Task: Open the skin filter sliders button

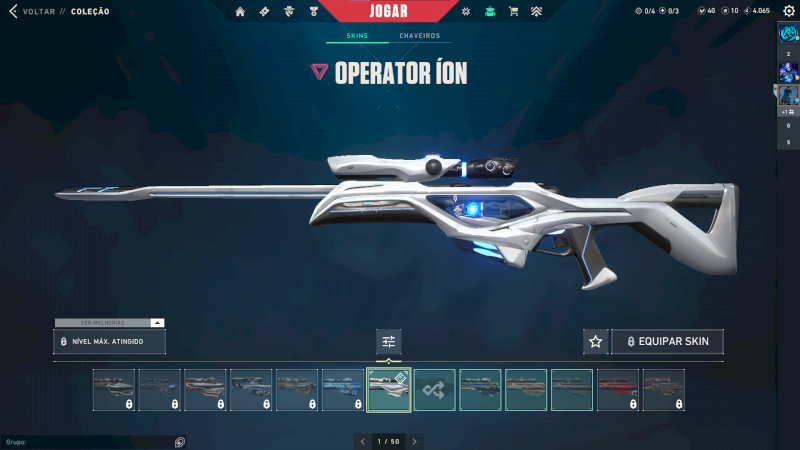Action: tap(389, 342)
